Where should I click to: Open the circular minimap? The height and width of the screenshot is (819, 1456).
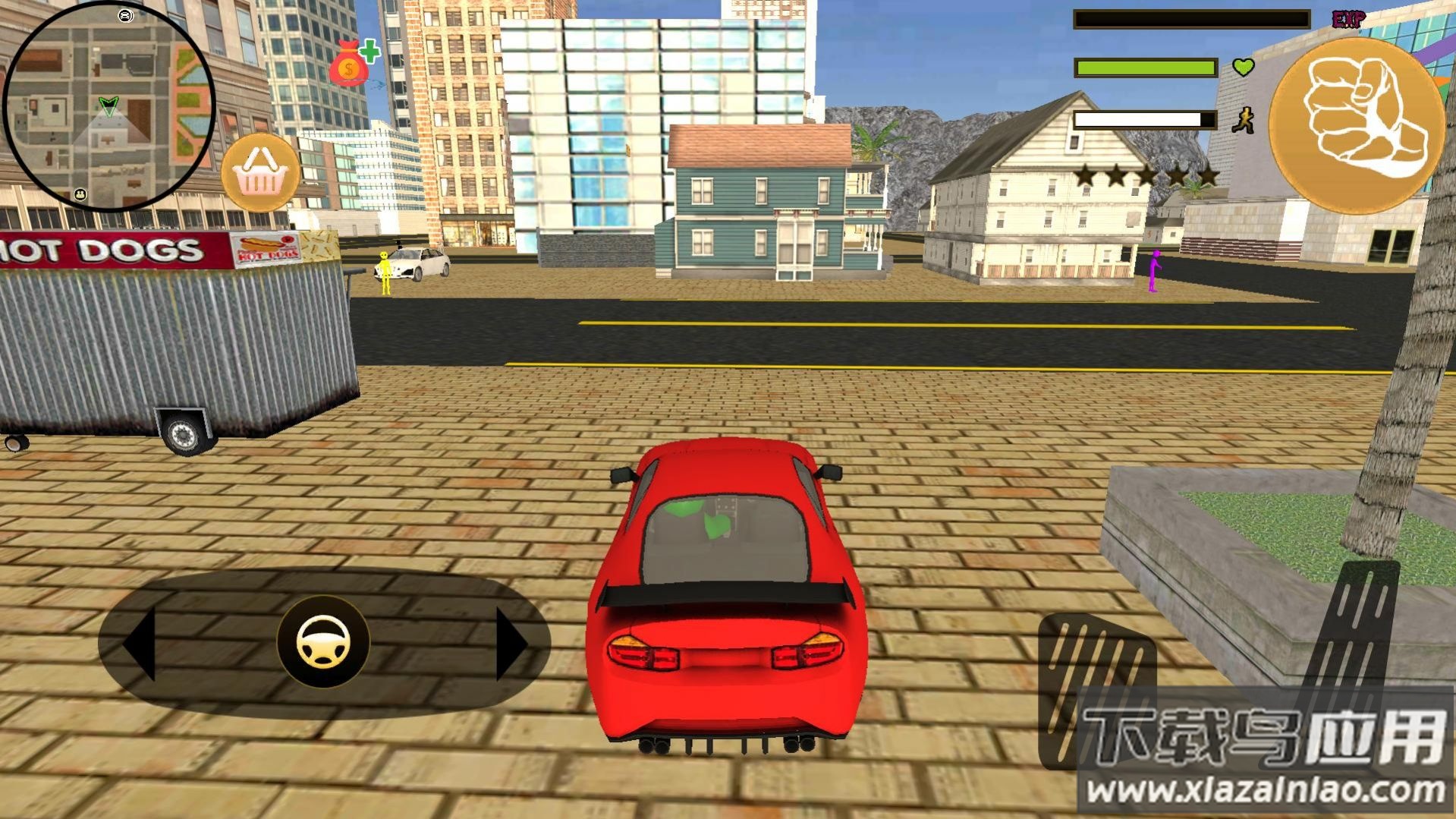(108, 106)
